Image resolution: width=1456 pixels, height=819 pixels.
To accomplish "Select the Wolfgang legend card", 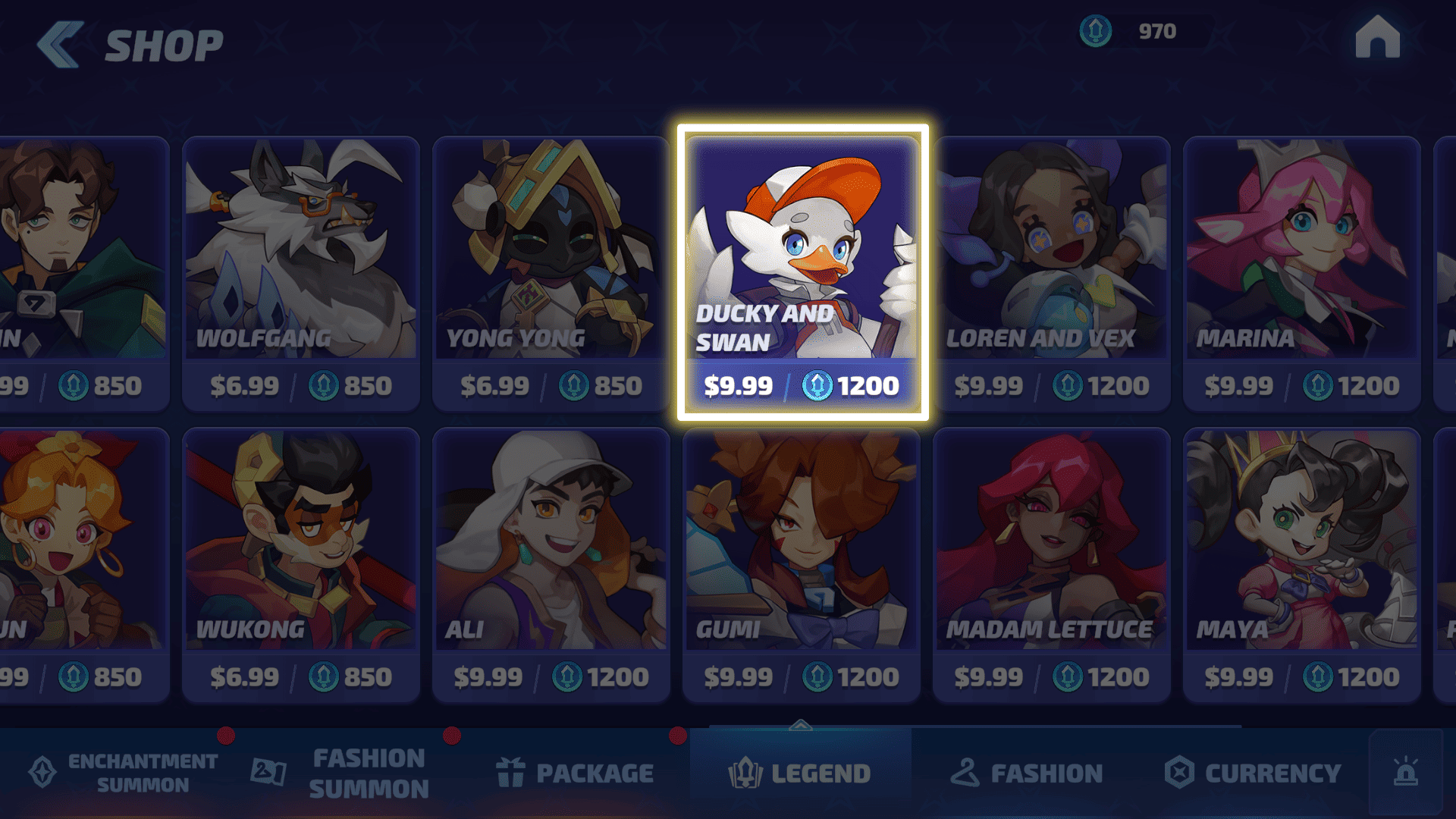I will [301, 273].
